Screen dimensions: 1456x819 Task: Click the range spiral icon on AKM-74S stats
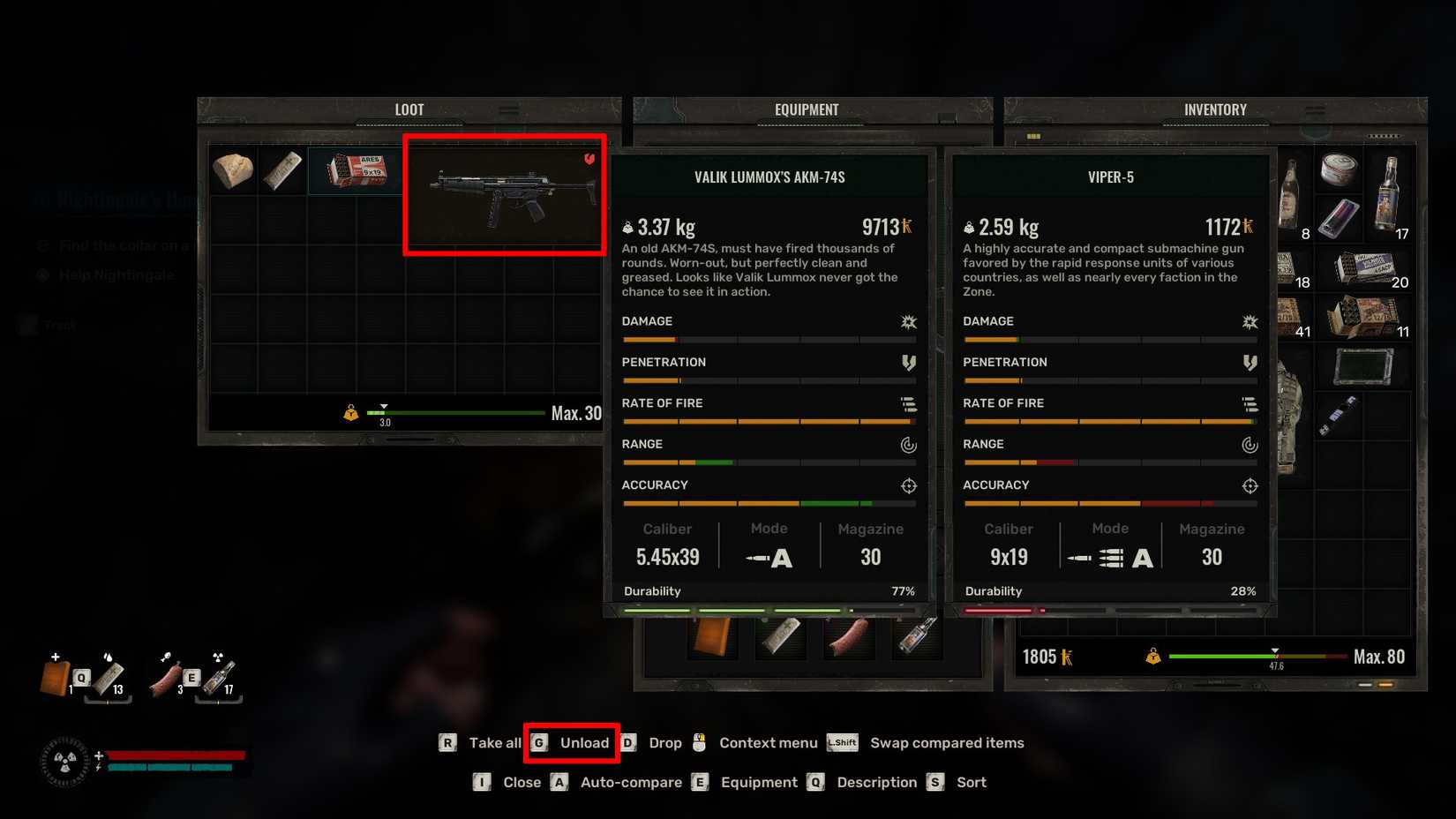coord(909,445)
